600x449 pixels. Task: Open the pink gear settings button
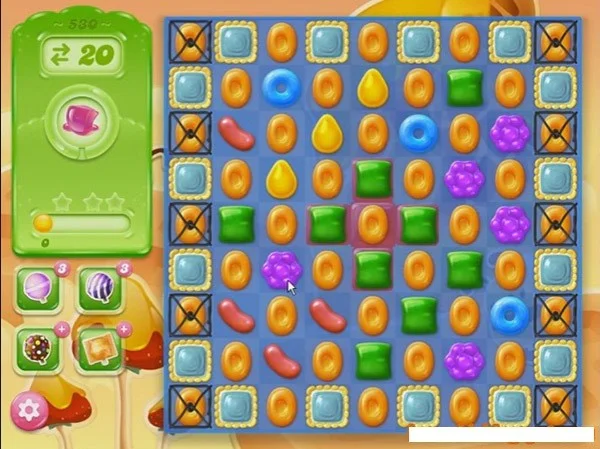click(x=30, y=410)
